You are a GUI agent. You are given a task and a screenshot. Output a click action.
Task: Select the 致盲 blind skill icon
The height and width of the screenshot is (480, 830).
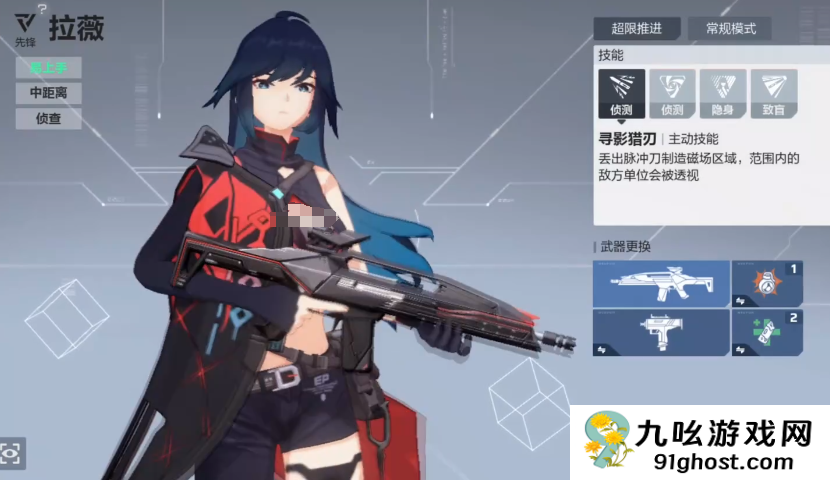pyautogui.click(x=773, y=92)
